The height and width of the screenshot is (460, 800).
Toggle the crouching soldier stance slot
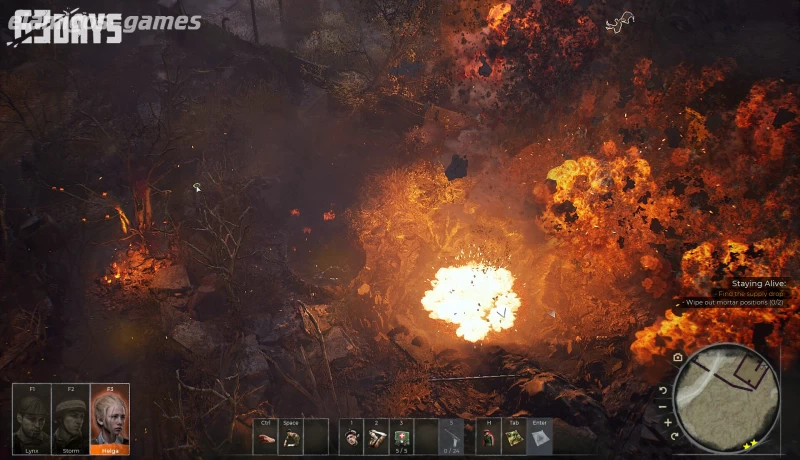[x=291, y=438]
